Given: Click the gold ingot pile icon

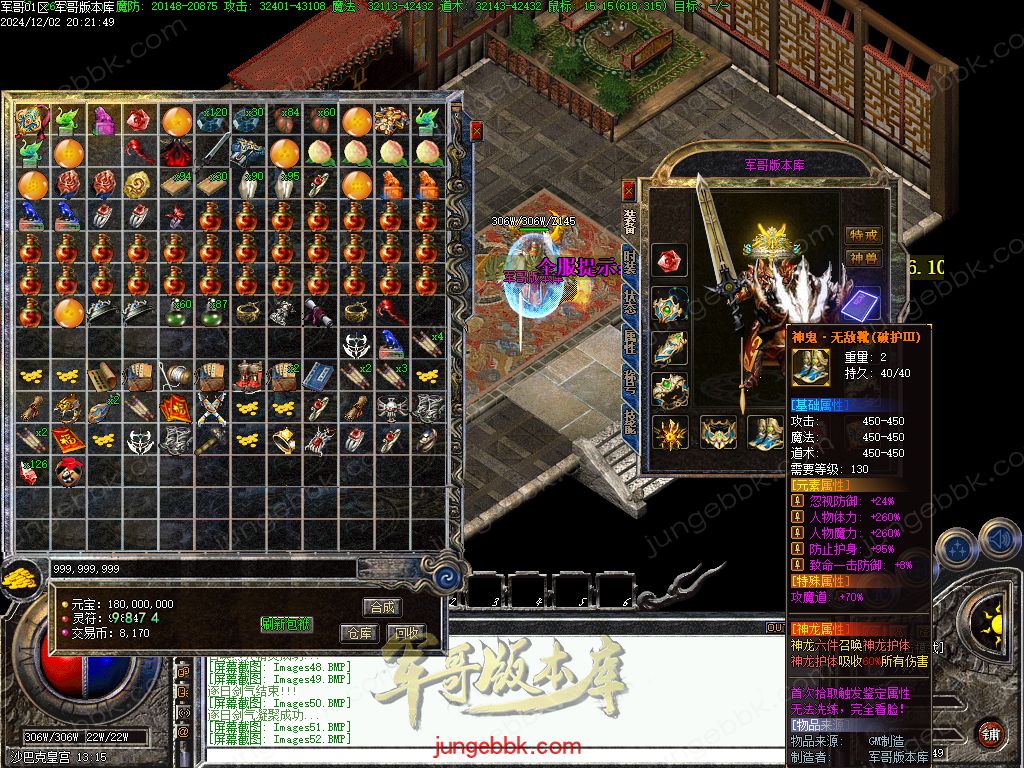Looking at the screenshot, I should click(x=18, y=577).
